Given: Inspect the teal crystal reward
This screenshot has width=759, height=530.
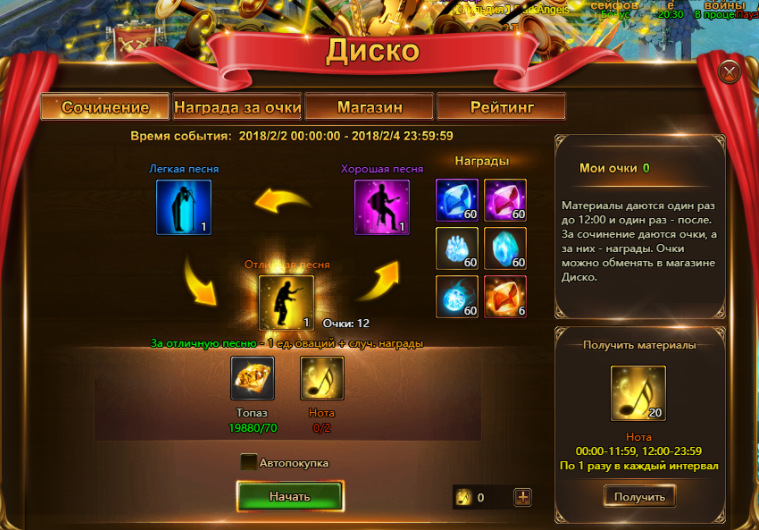Looking at the screenshot, I should click(x=505, y=248).
